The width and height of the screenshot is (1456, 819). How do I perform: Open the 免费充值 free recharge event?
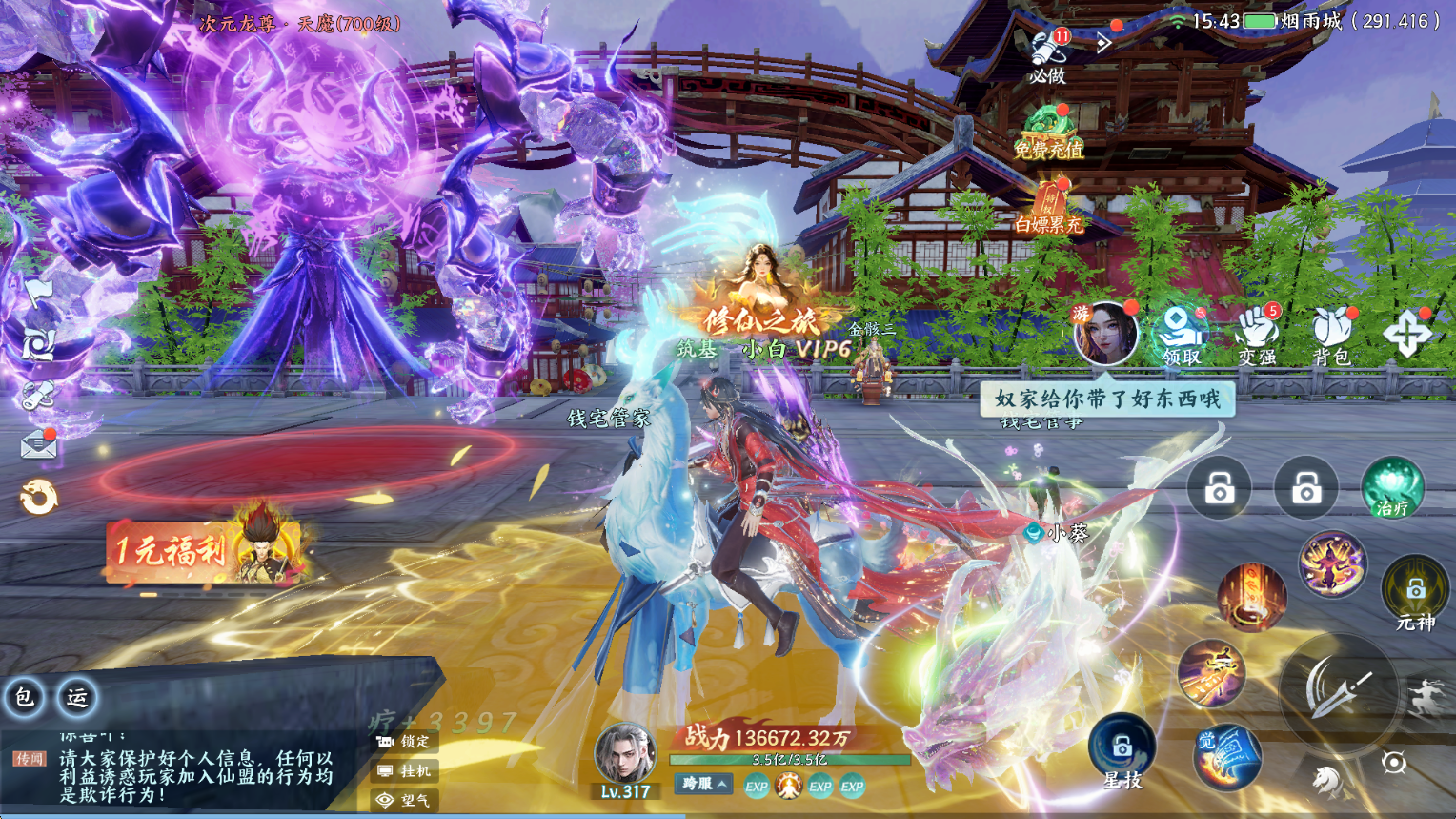1048,133
